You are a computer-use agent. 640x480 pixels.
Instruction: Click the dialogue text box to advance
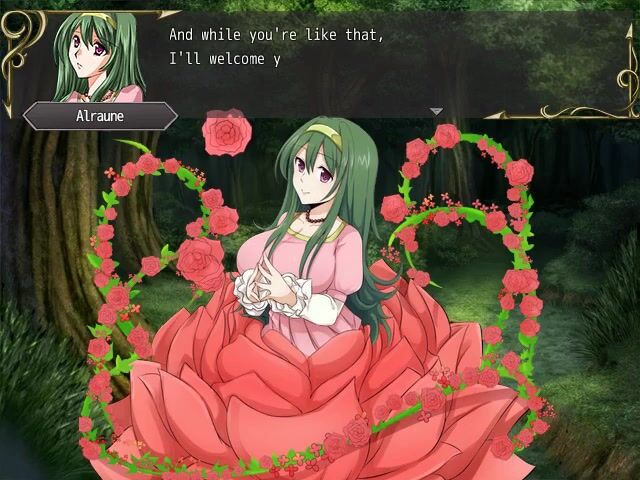390,58
